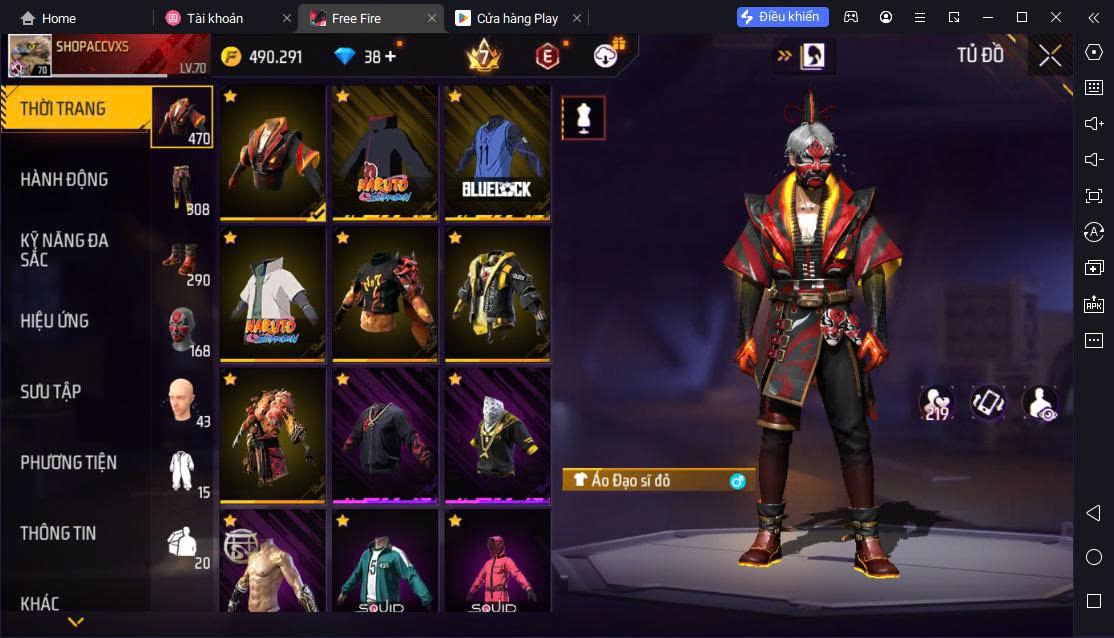Viewport: 1114px width, 638px height.
Task: Select the Blue Lock jersey item
Action: click(497, 152)
